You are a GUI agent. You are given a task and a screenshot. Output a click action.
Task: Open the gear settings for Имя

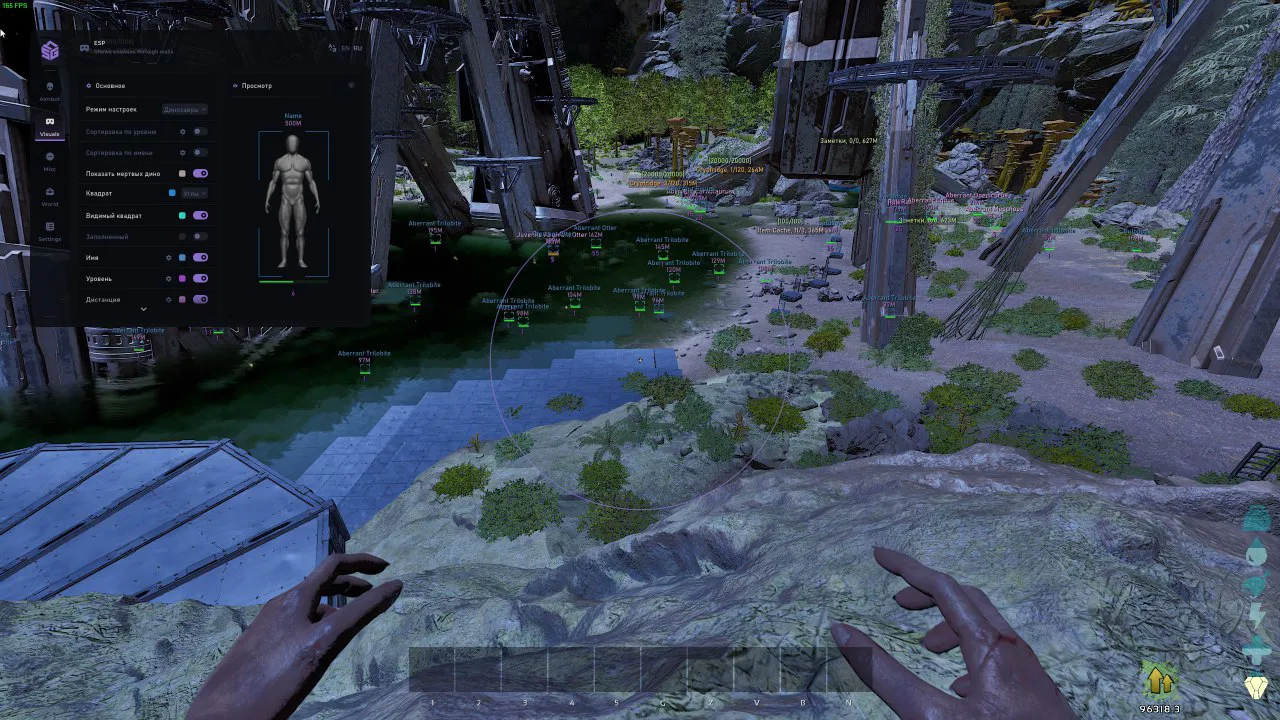[x=169, y=257]
